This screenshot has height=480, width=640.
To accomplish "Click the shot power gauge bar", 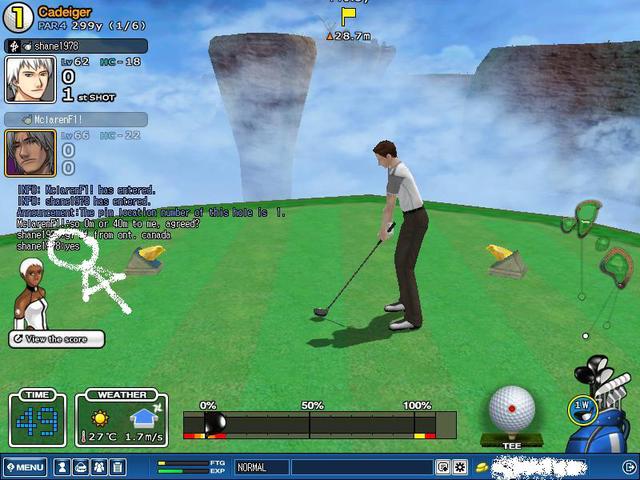I will (319, 424).
